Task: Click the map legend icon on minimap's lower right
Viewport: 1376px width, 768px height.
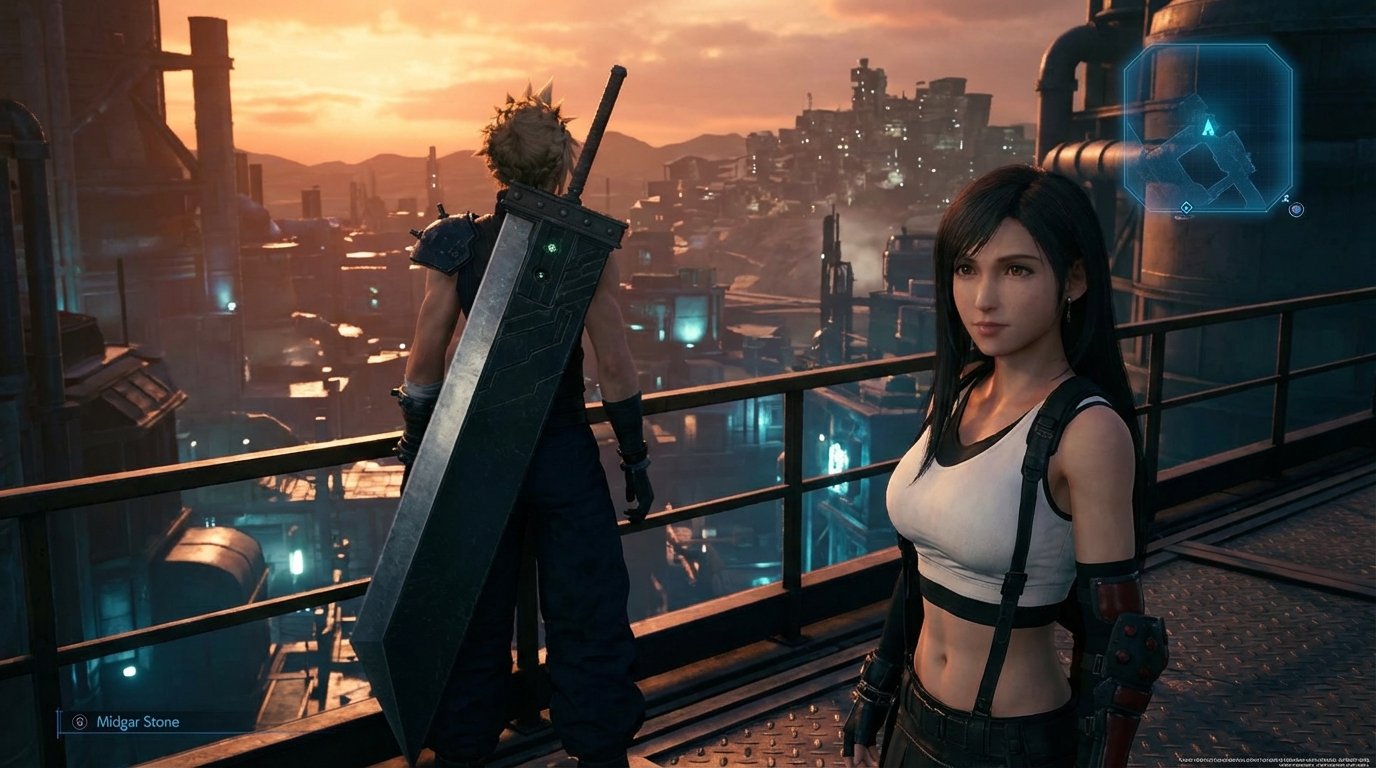Action: [x=1285, y=196]
